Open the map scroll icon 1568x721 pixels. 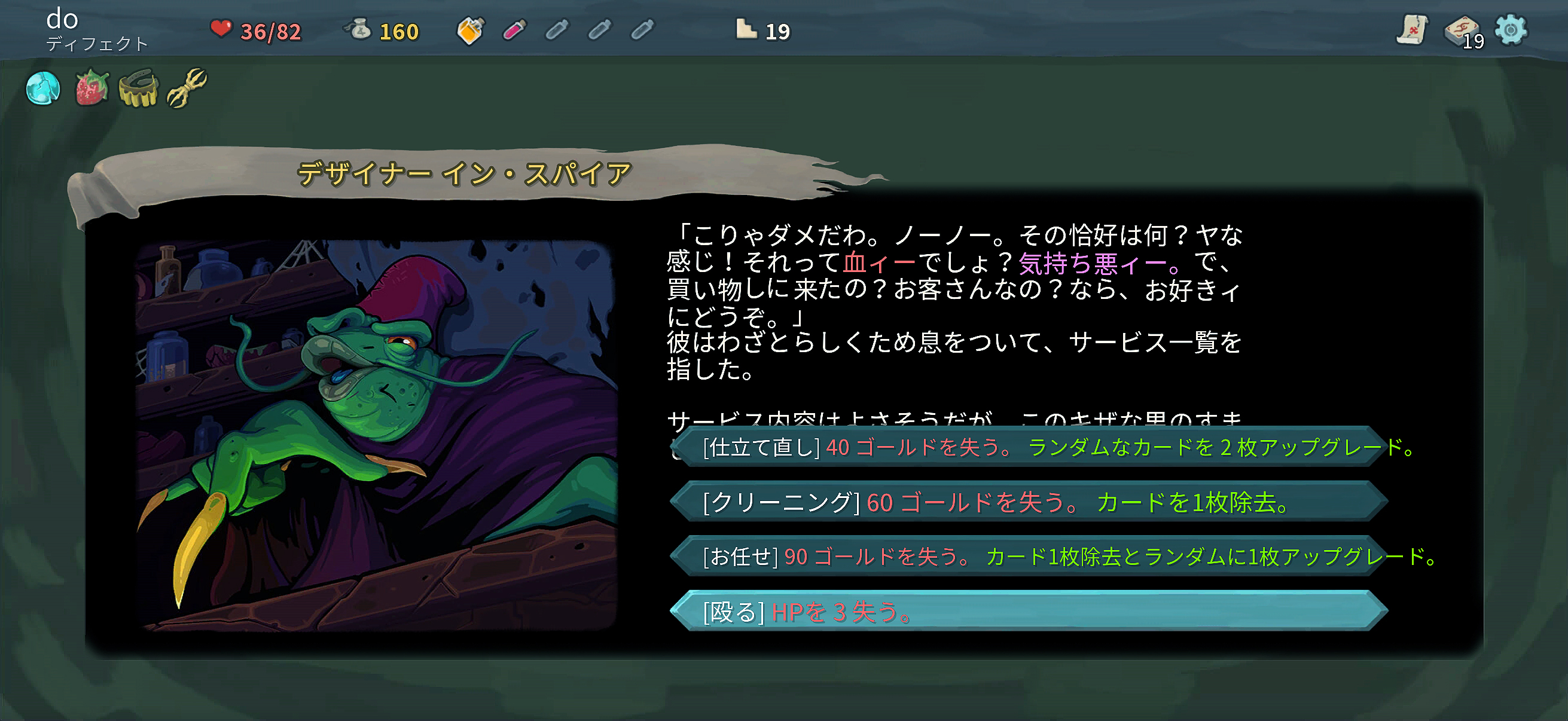click(1411, 29)
